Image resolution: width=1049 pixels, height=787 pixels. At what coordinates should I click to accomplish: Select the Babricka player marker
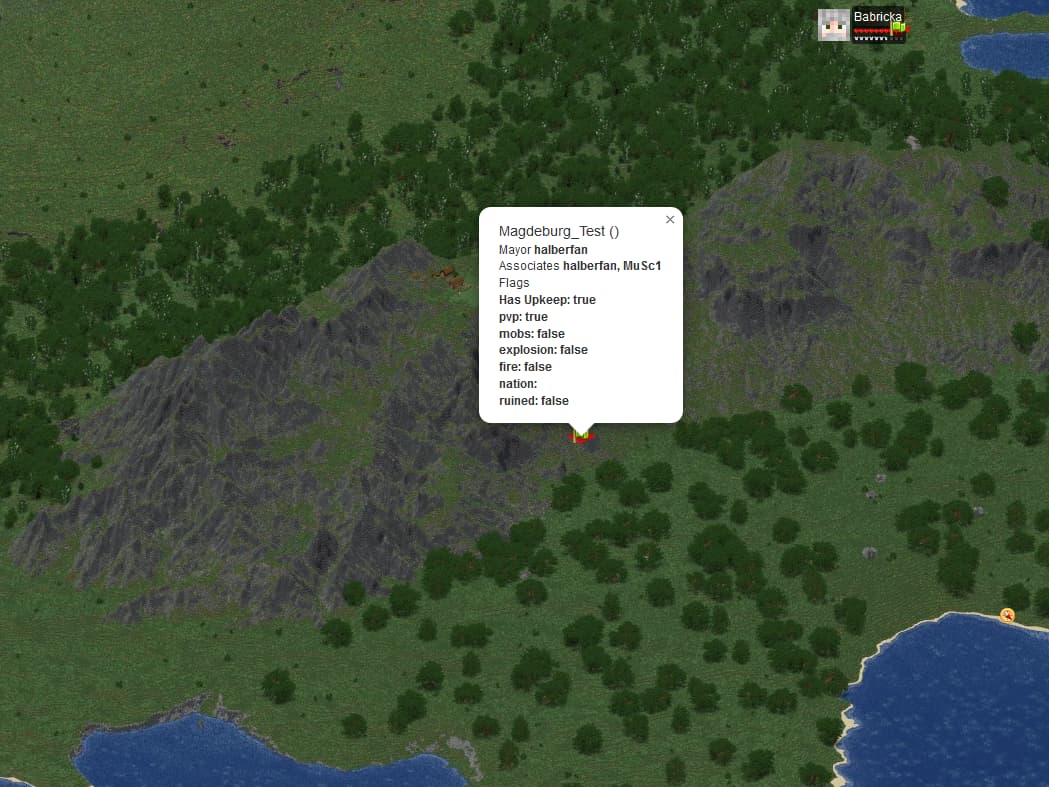pos(834,25)
